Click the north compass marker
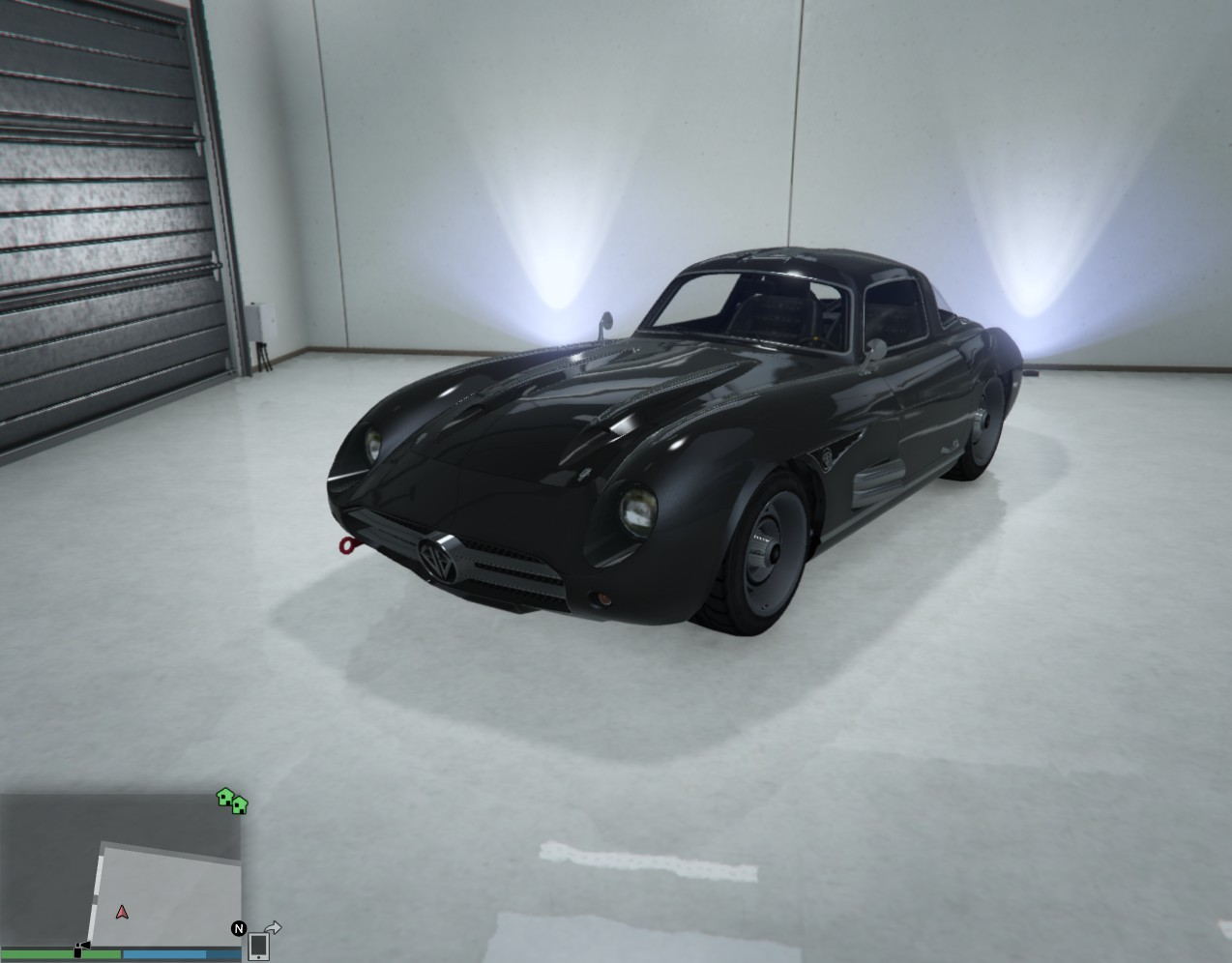 click(x=238, y=928)
